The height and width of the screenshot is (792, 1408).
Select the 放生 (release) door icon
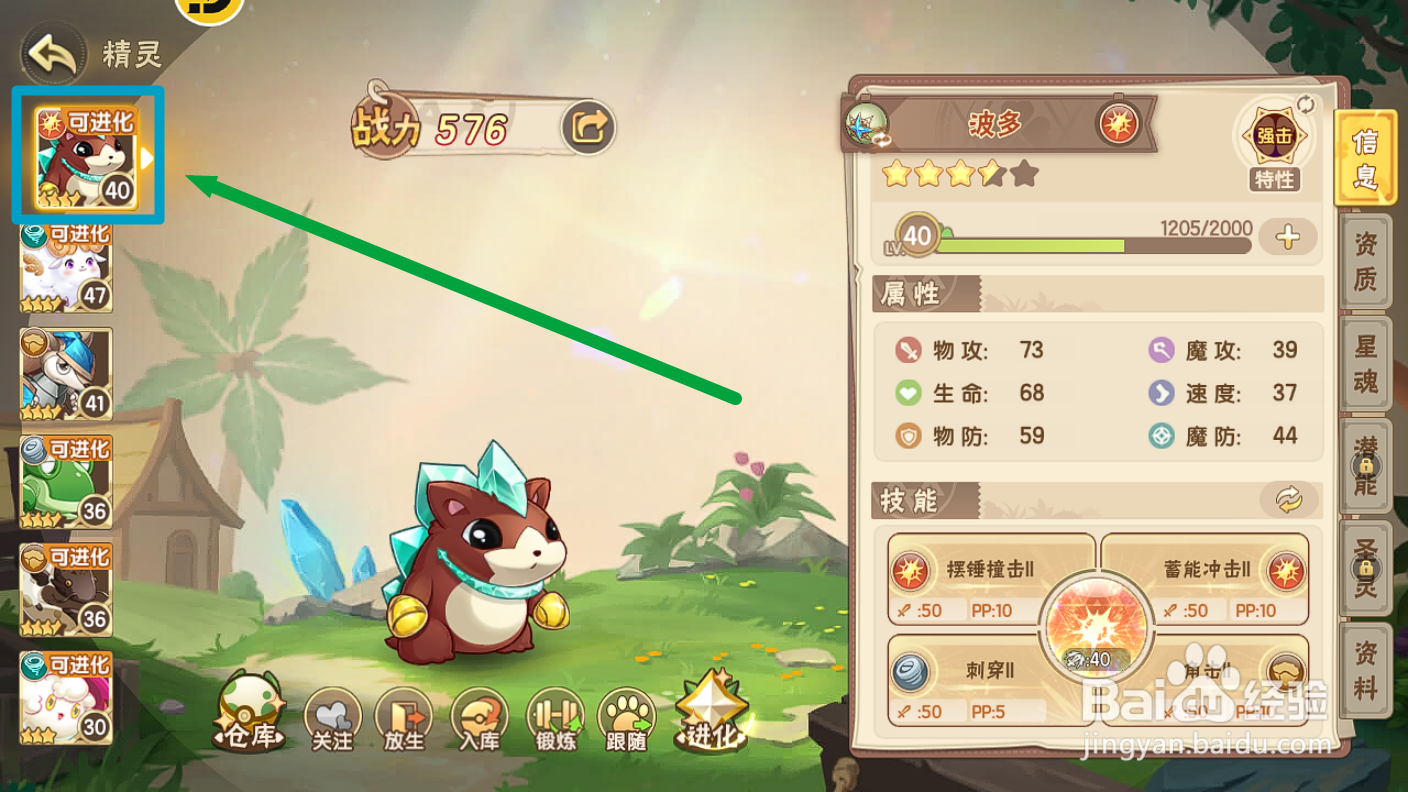pos(402,715)
